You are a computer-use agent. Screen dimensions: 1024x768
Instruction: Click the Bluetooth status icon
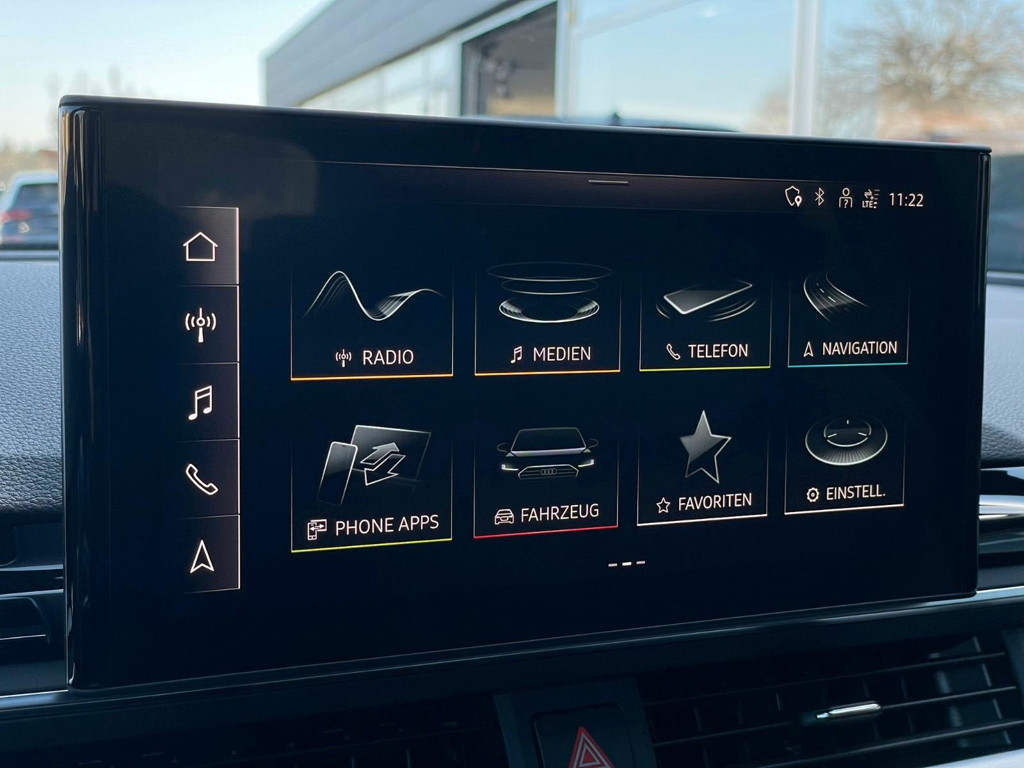819,197
